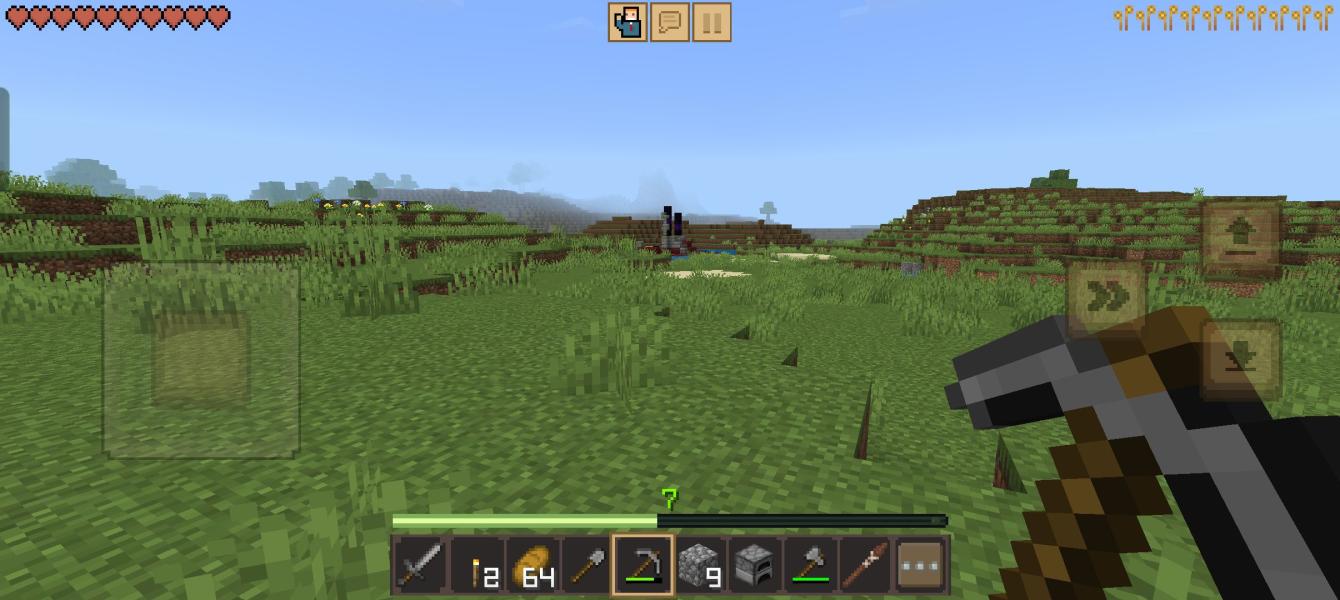The image size is (1340, 600).
Task: Open the chat speech bubble button
Action: pos(670,22)
